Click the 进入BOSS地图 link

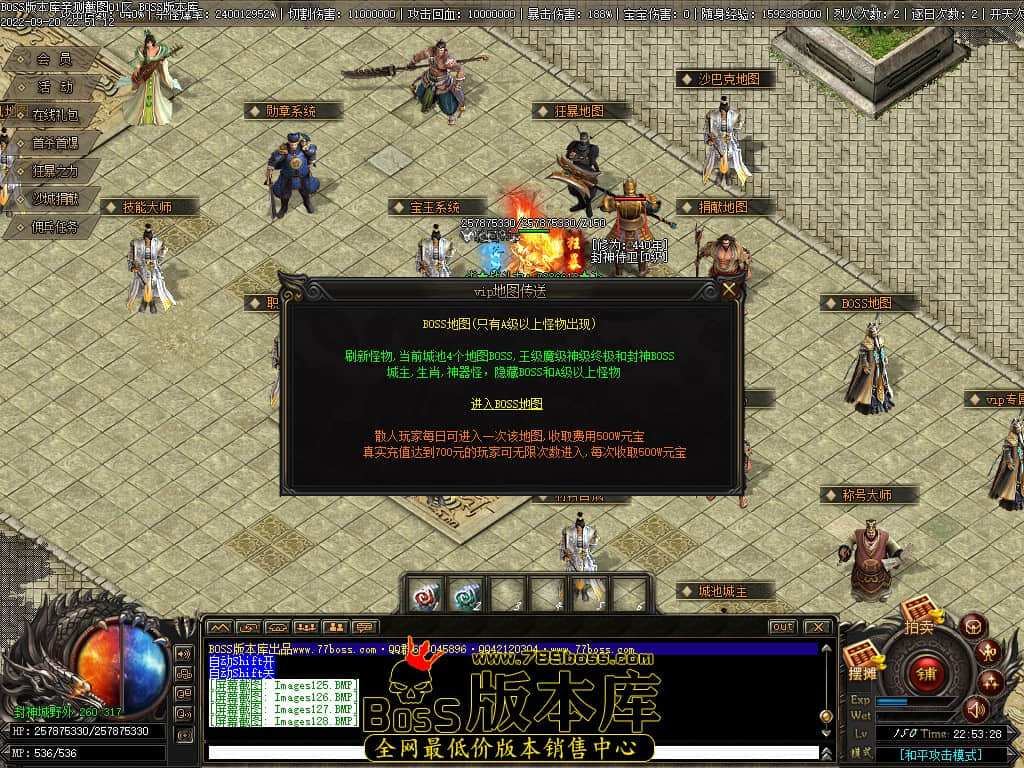click(x=507, y=404)
